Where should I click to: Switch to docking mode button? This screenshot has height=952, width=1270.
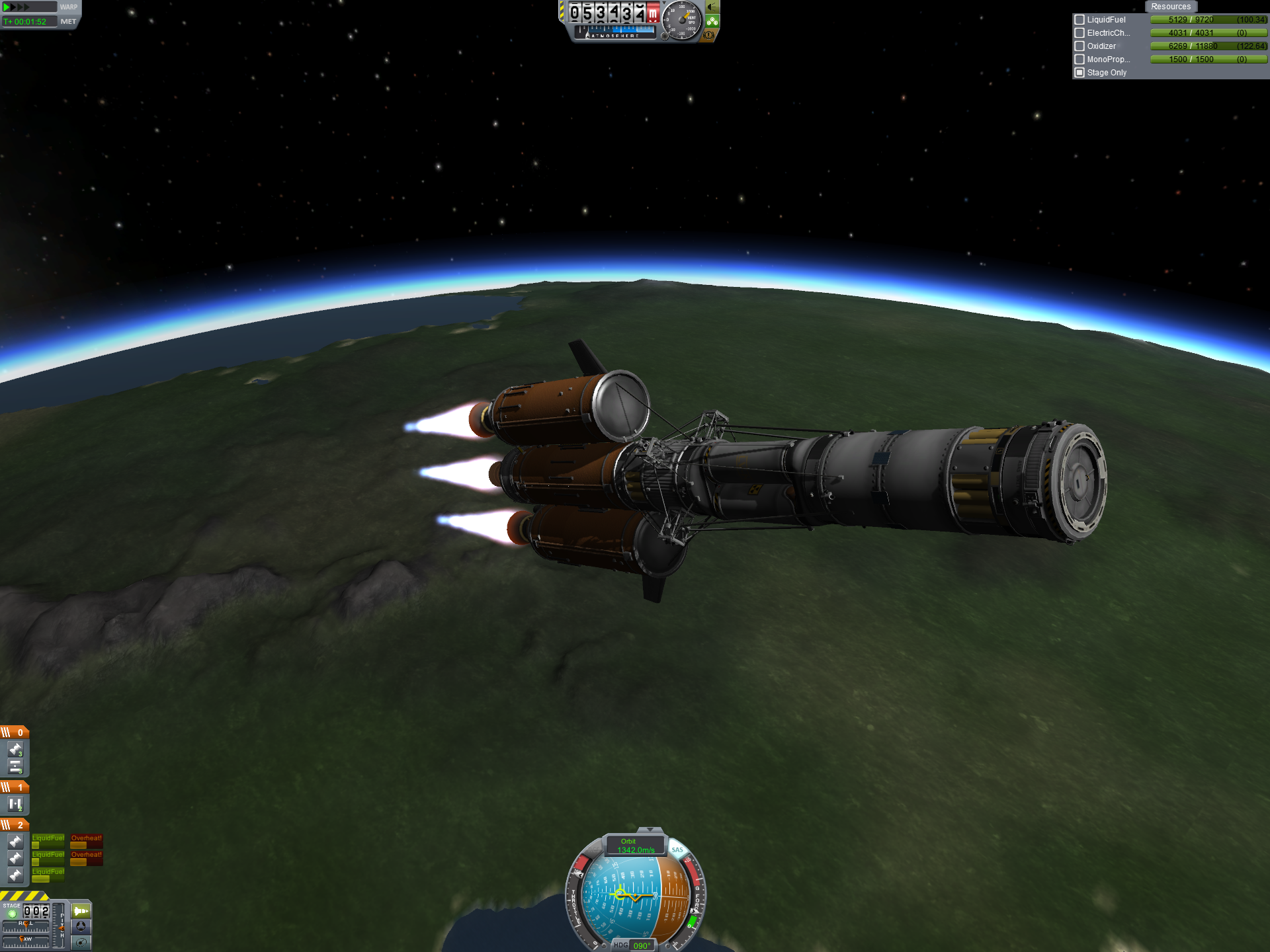81,926
